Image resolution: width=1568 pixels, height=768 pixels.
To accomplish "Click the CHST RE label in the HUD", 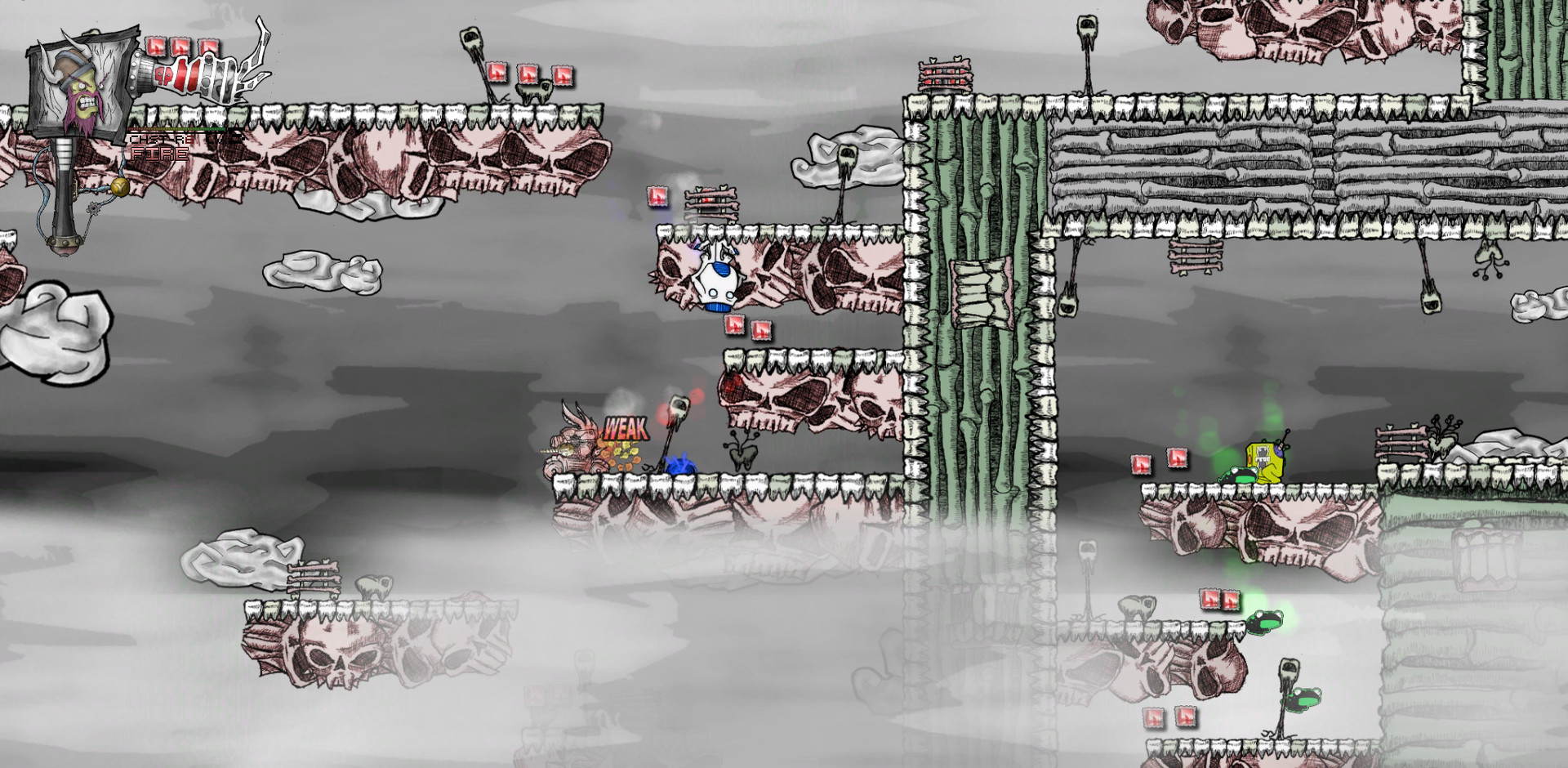I will [x=160, y=139].
